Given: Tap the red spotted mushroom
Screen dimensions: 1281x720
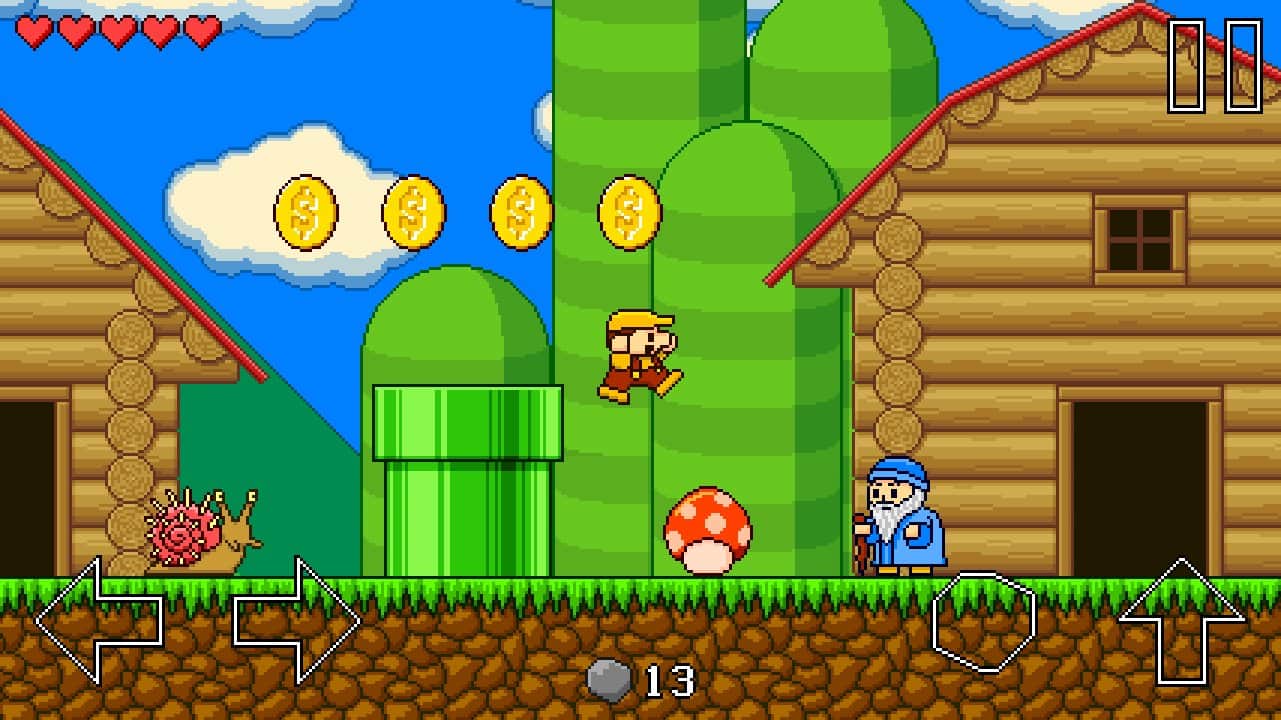Looking at the screenshot, I should coord(706,525).
